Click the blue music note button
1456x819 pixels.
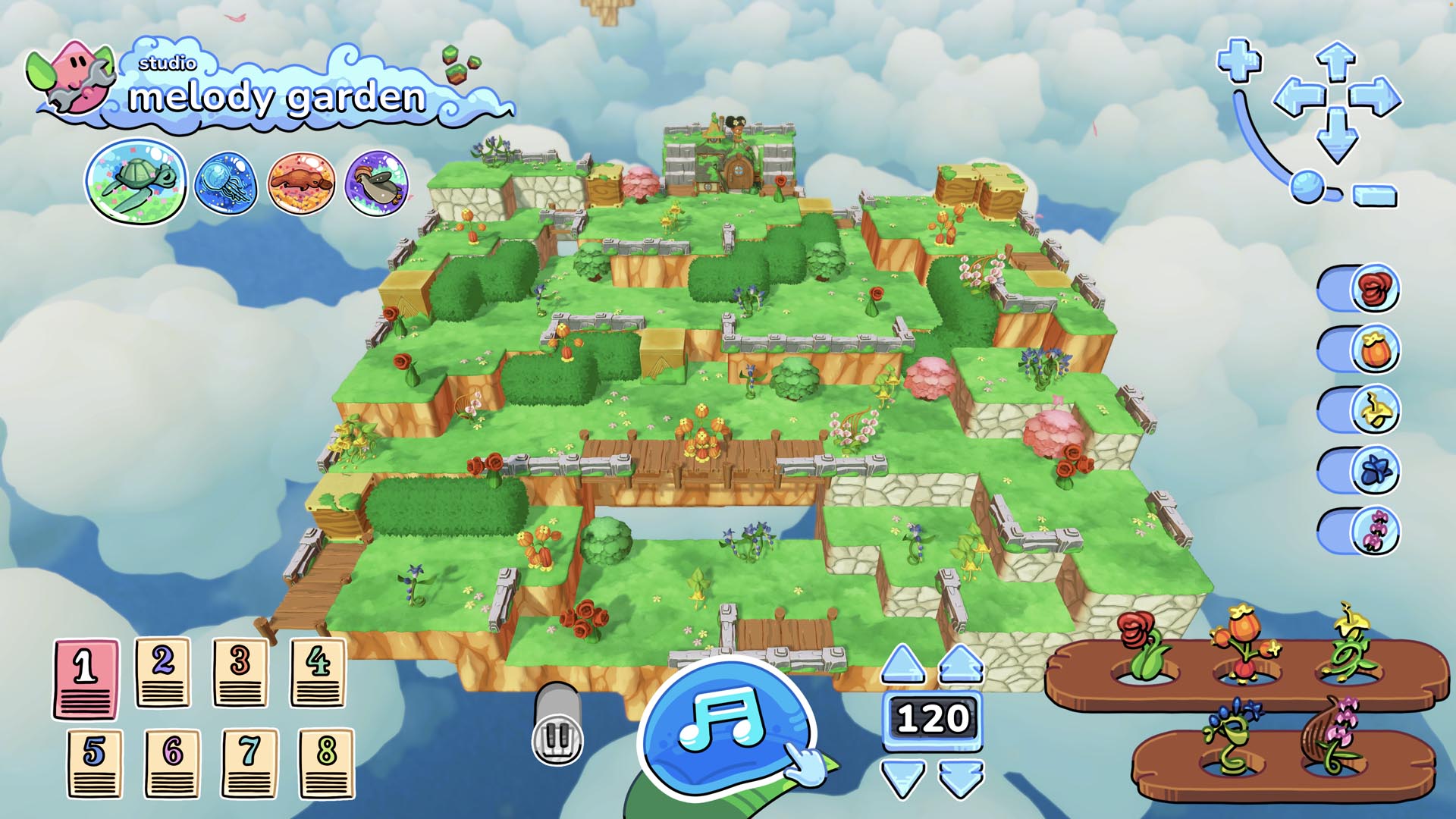[x=724, y=726]
